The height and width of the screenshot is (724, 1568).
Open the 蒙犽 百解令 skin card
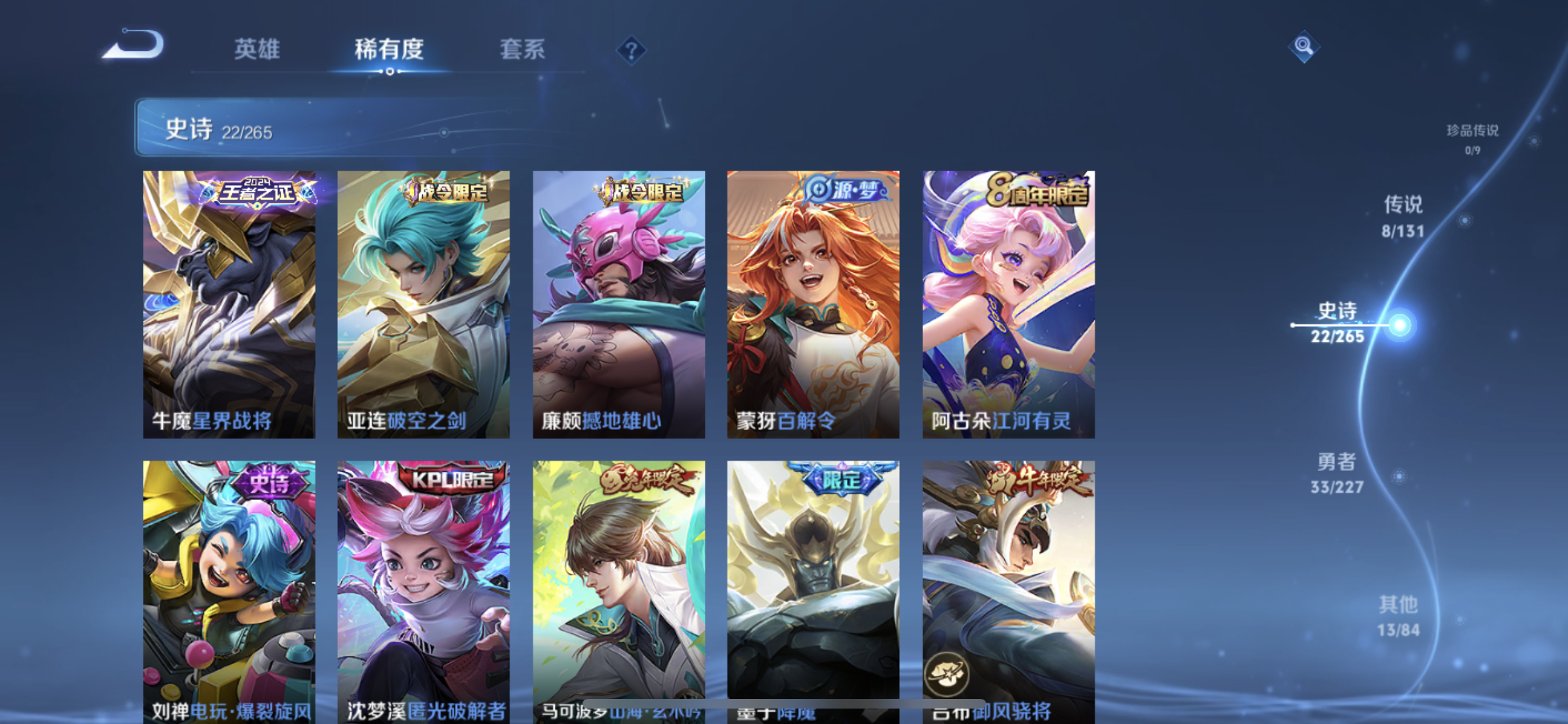813,304
